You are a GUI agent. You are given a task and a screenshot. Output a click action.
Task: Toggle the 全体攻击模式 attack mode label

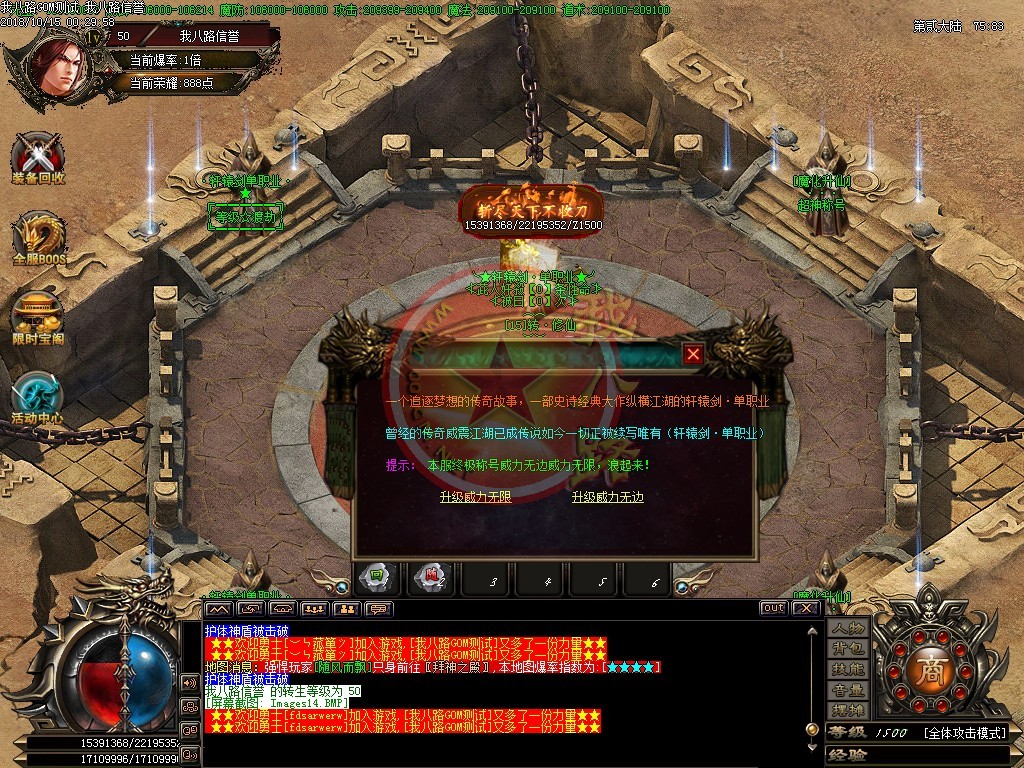(964, 733)
